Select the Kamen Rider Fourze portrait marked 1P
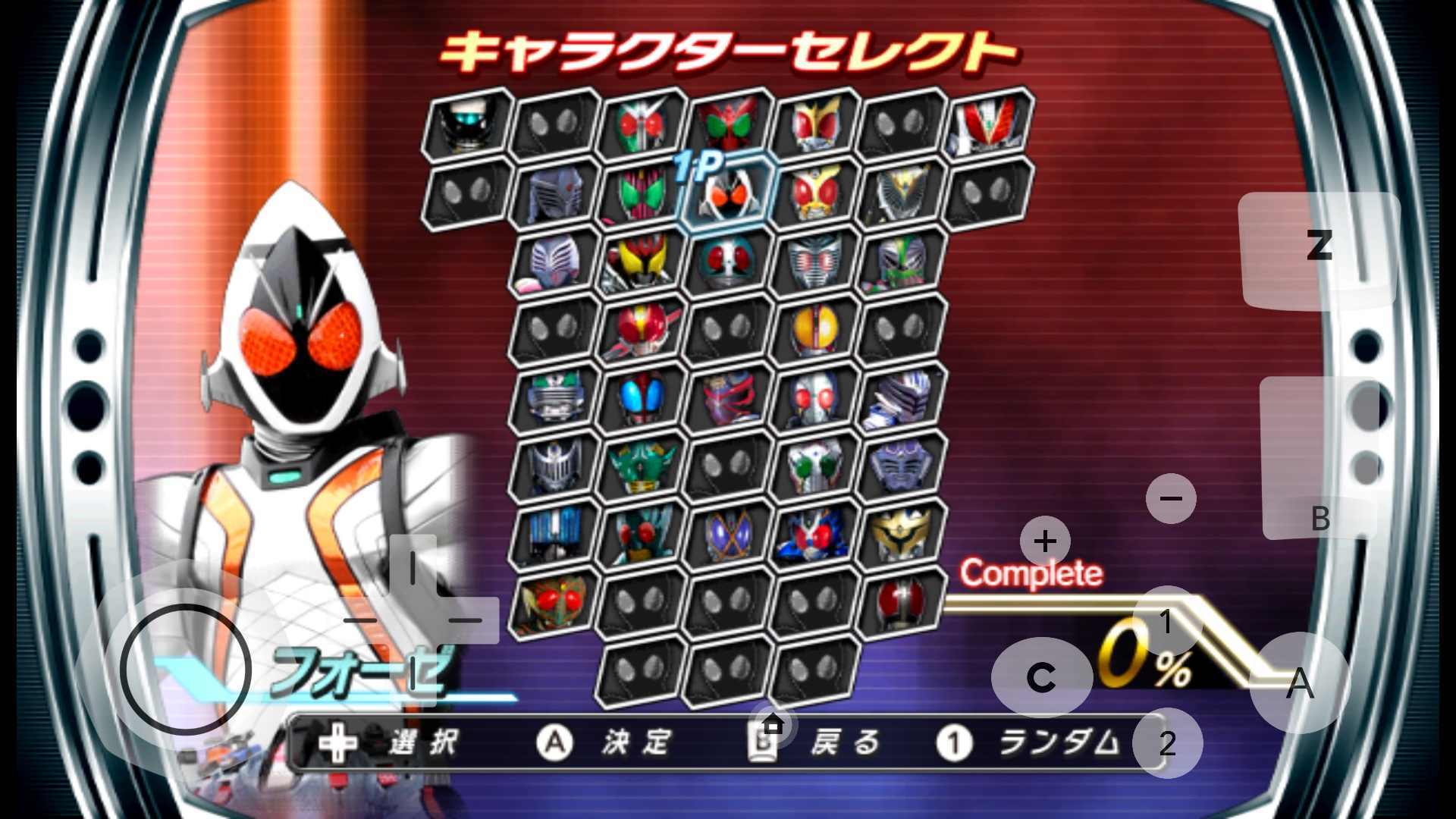1456x819 pixels. pyautogui.click(x=730, y=196)
